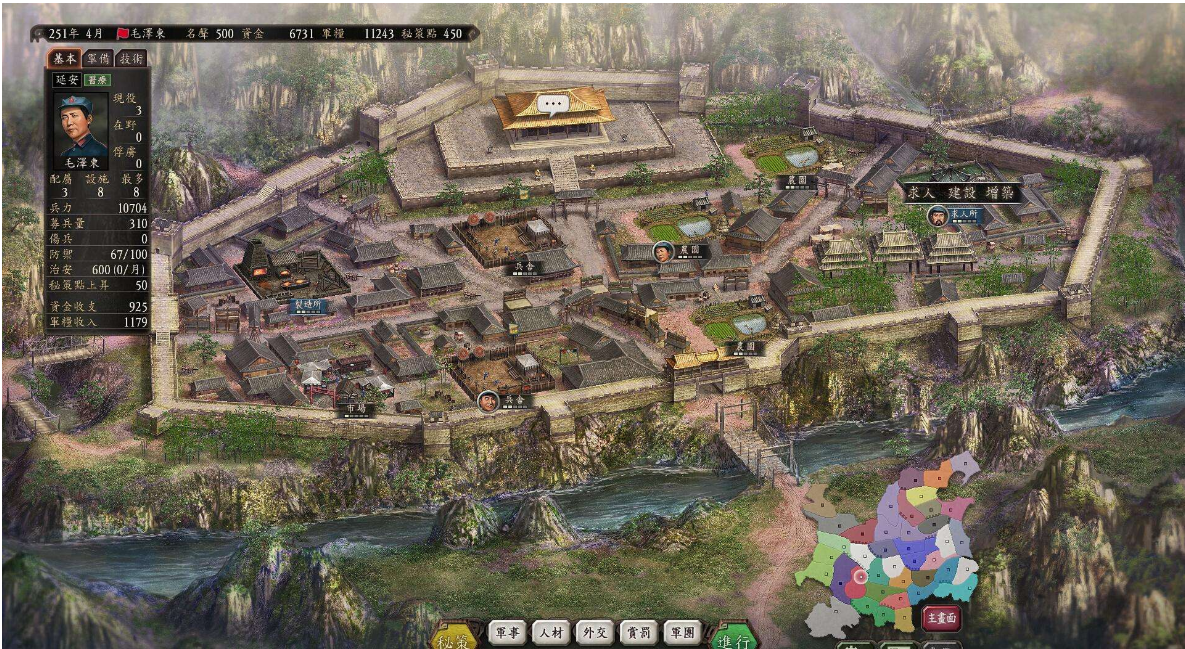Click the green 進行 button
This screenshot has height=649, width=1185.
tap(736, 640)
